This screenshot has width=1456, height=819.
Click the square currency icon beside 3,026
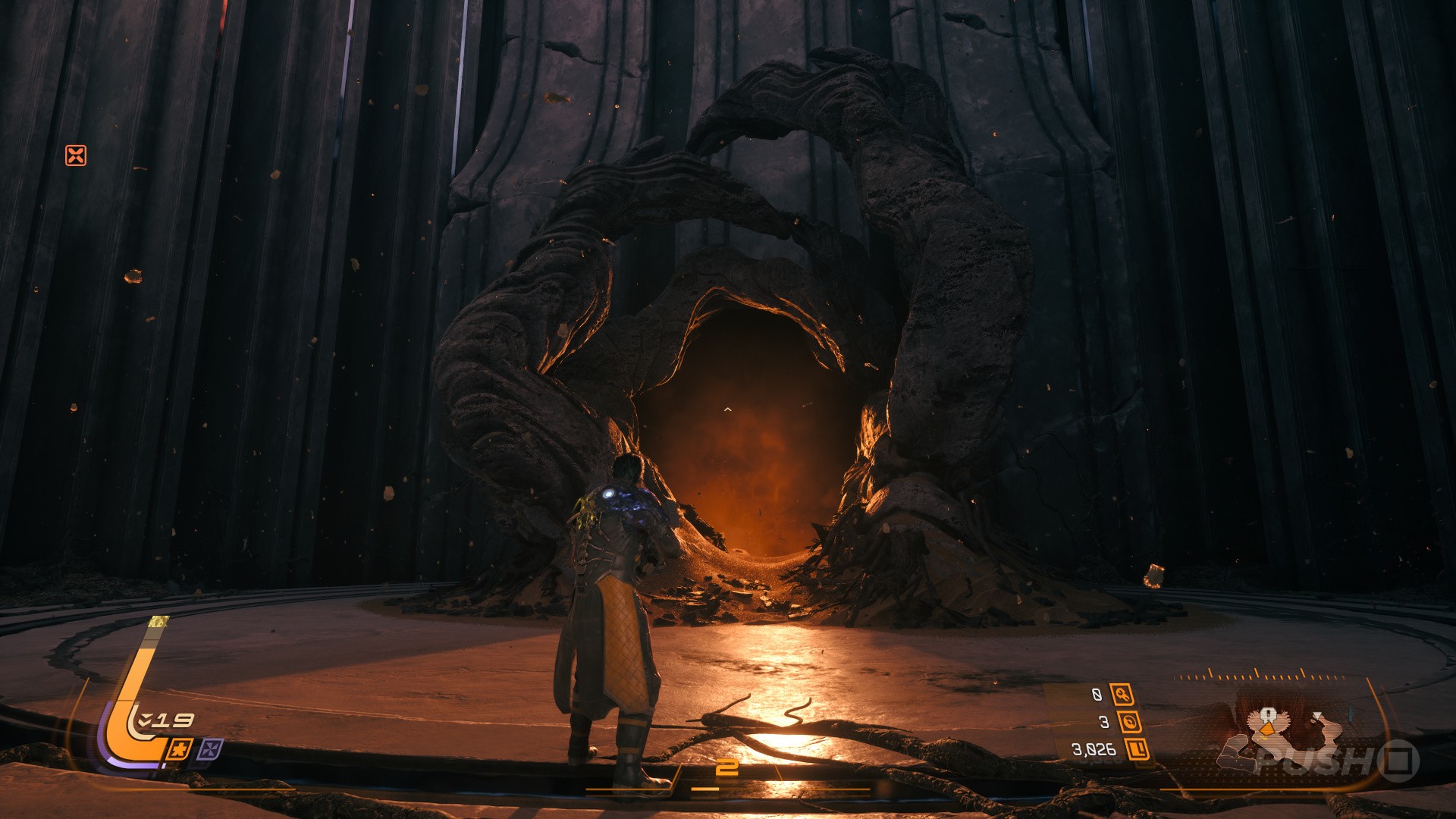click(1137, 749)
